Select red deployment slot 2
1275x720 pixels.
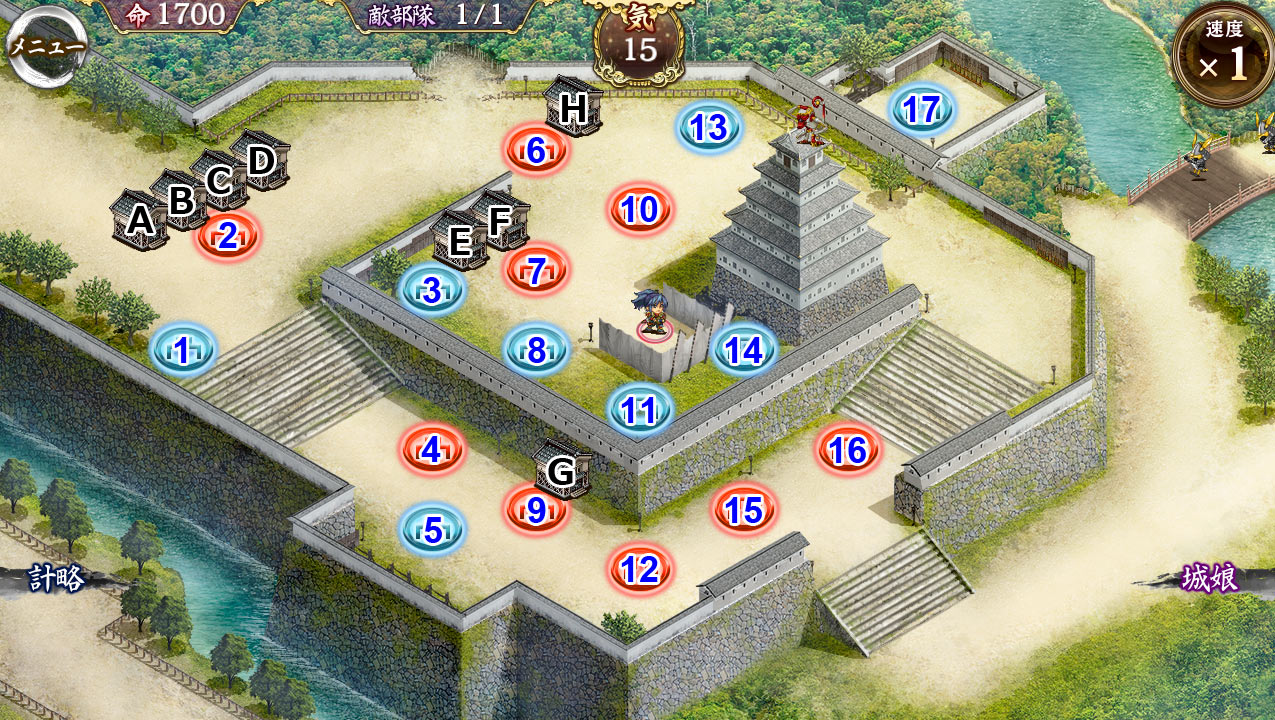coord(228,237)
